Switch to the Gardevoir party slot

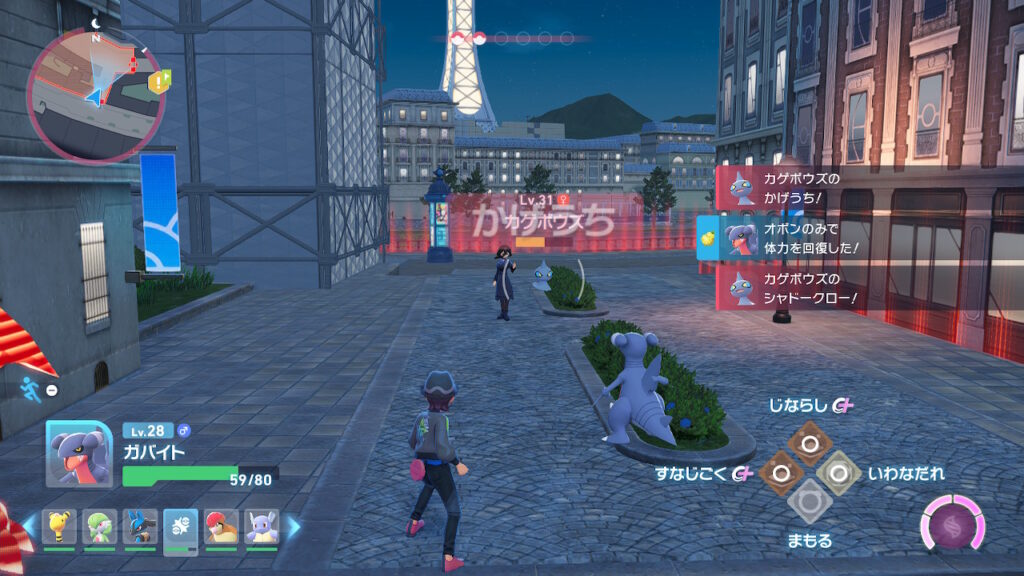[x=100, y=526]
